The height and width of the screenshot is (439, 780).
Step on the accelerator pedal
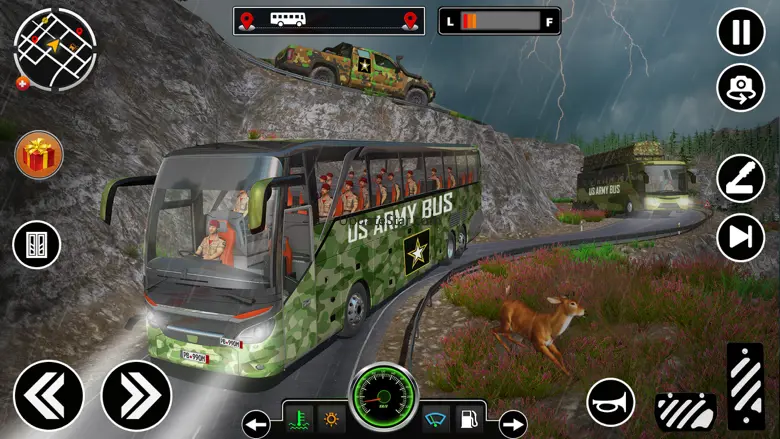click(x=745, y=386)
